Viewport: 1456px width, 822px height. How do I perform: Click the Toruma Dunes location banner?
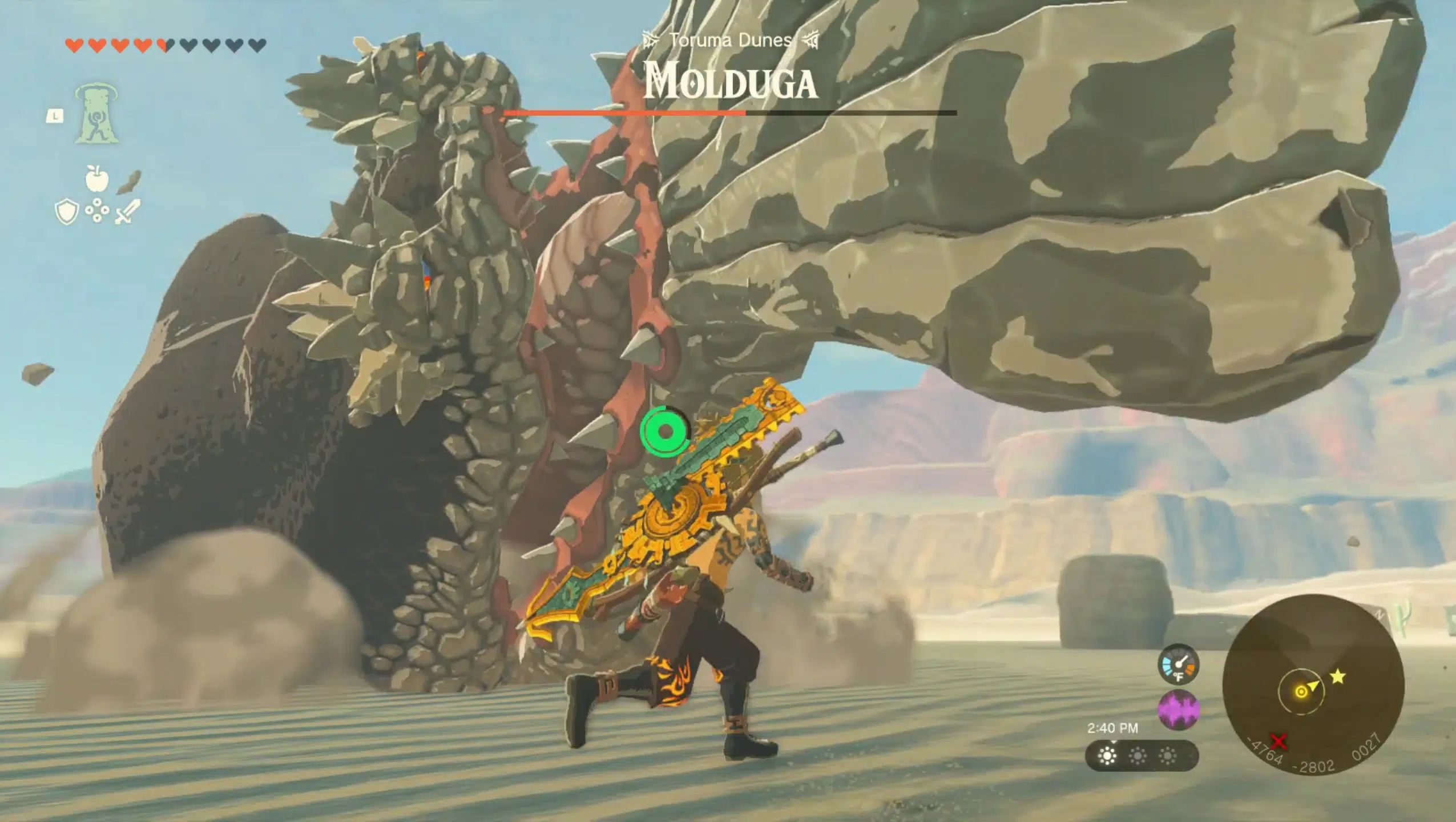coord(729,40)
